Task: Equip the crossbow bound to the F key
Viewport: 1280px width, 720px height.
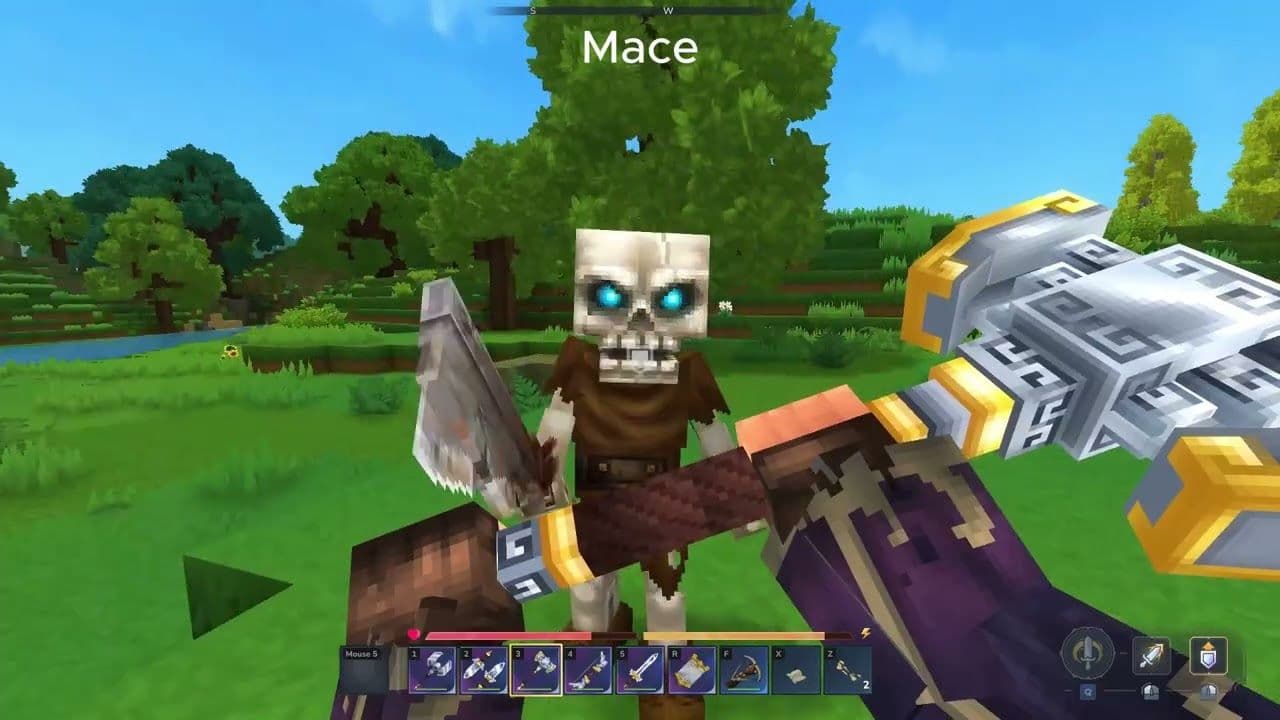Action: pos(742,671)
